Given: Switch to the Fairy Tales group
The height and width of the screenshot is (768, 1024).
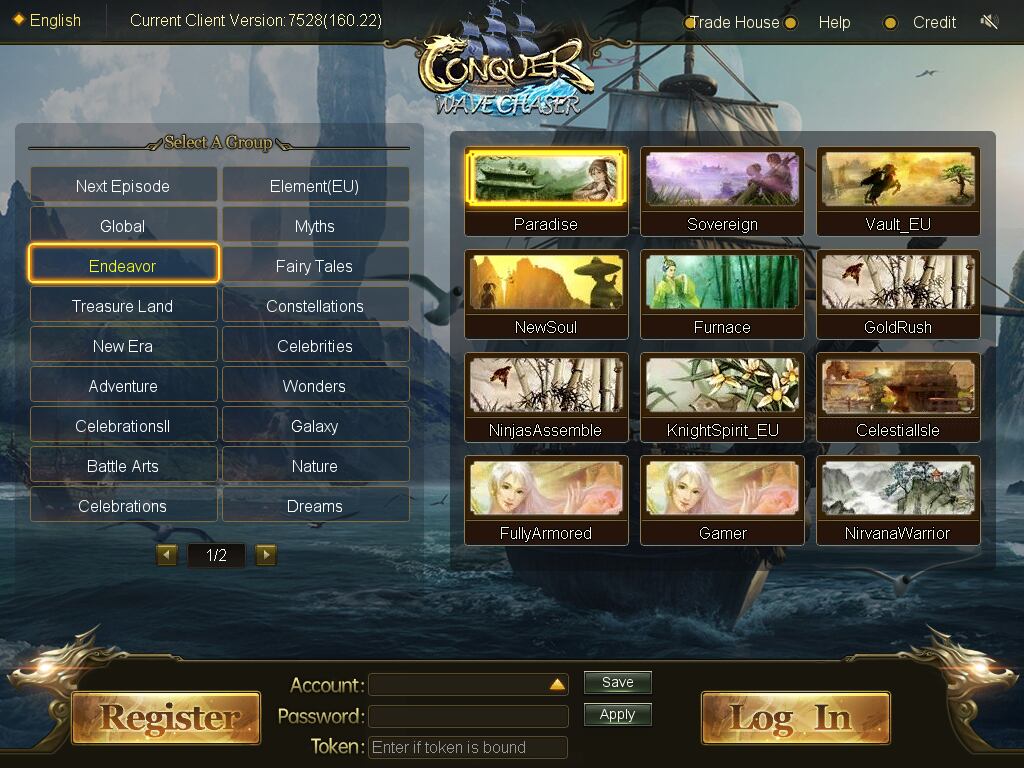Looking at the screenshot, I should pyautogui.click(x=315, y=266).
